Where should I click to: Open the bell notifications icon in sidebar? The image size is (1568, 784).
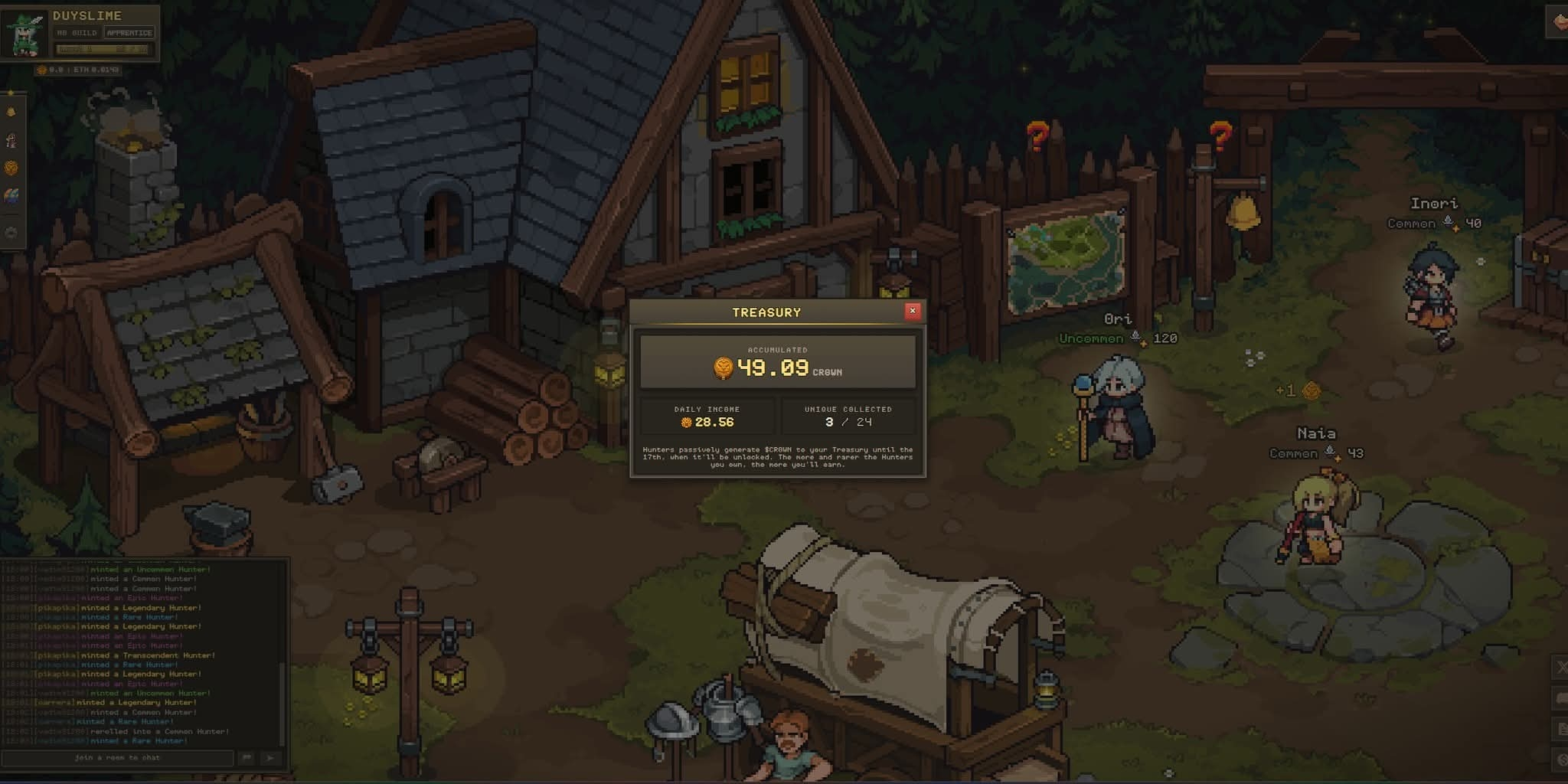click(x=11, y=112)
